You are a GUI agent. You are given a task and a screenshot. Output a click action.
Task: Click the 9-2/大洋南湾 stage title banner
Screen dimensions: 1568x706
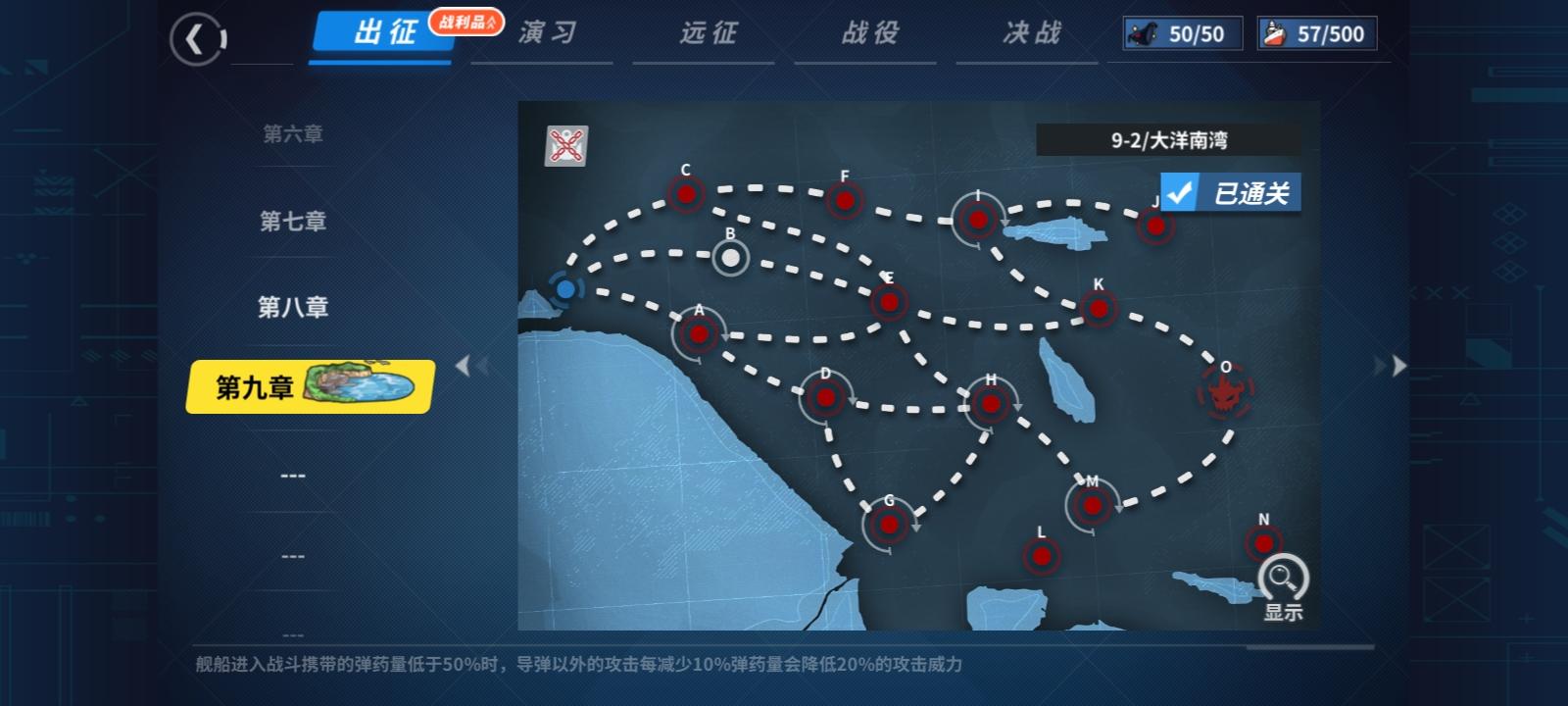pyautogui.click(x=1172, y=140)
